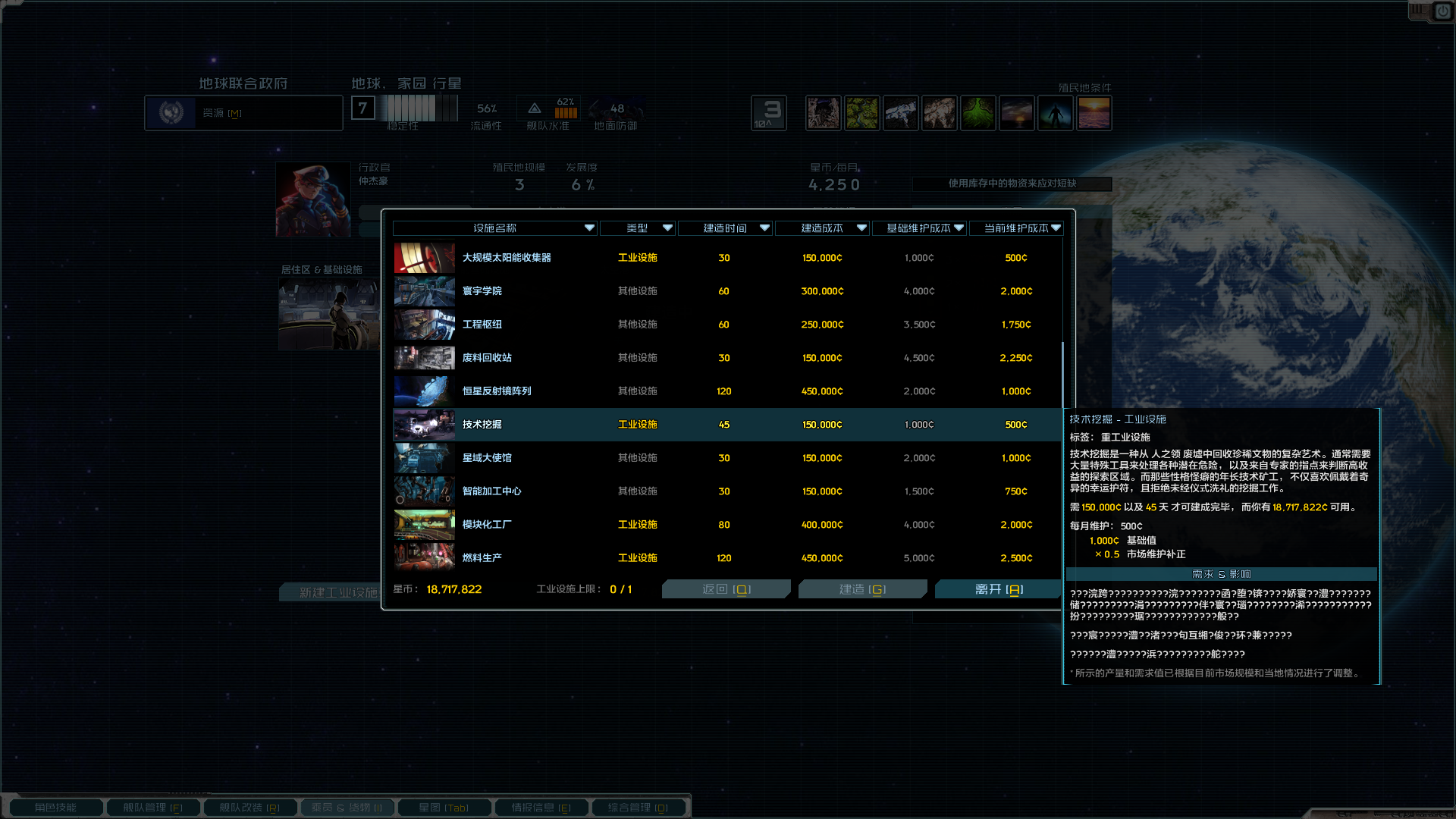Image resolution: width=1456 pixels, height=819 pixels.
Task: Open the 建造成本 column sort dropdown
Action: pyautogui.click(x=861, y=227)
